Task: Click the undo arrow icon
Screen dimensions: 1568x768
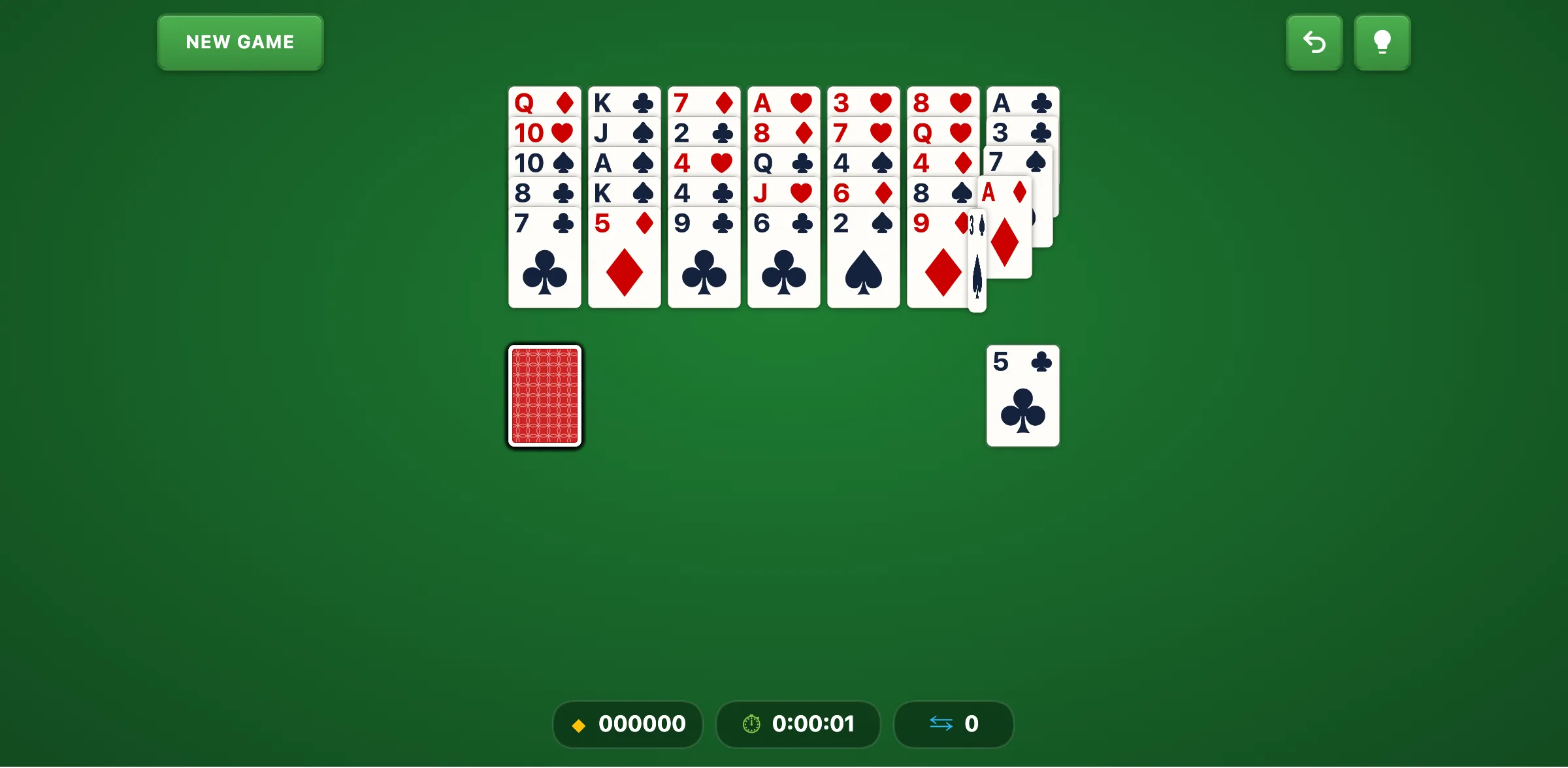Action: pyautogui.click(x=1314, y=42)
